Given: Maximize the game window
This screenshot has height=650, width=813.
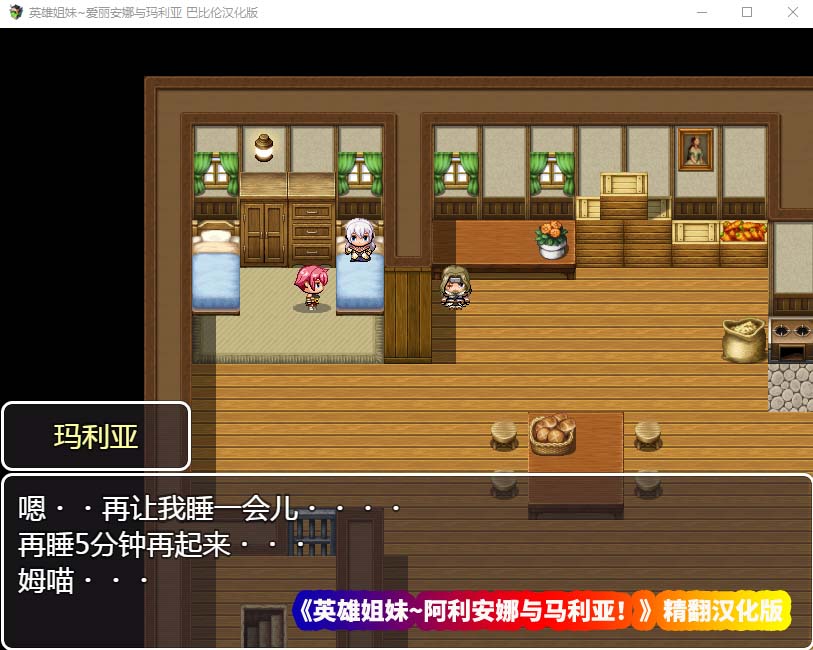Looking at the screenshot, I should tap(746, 13).
